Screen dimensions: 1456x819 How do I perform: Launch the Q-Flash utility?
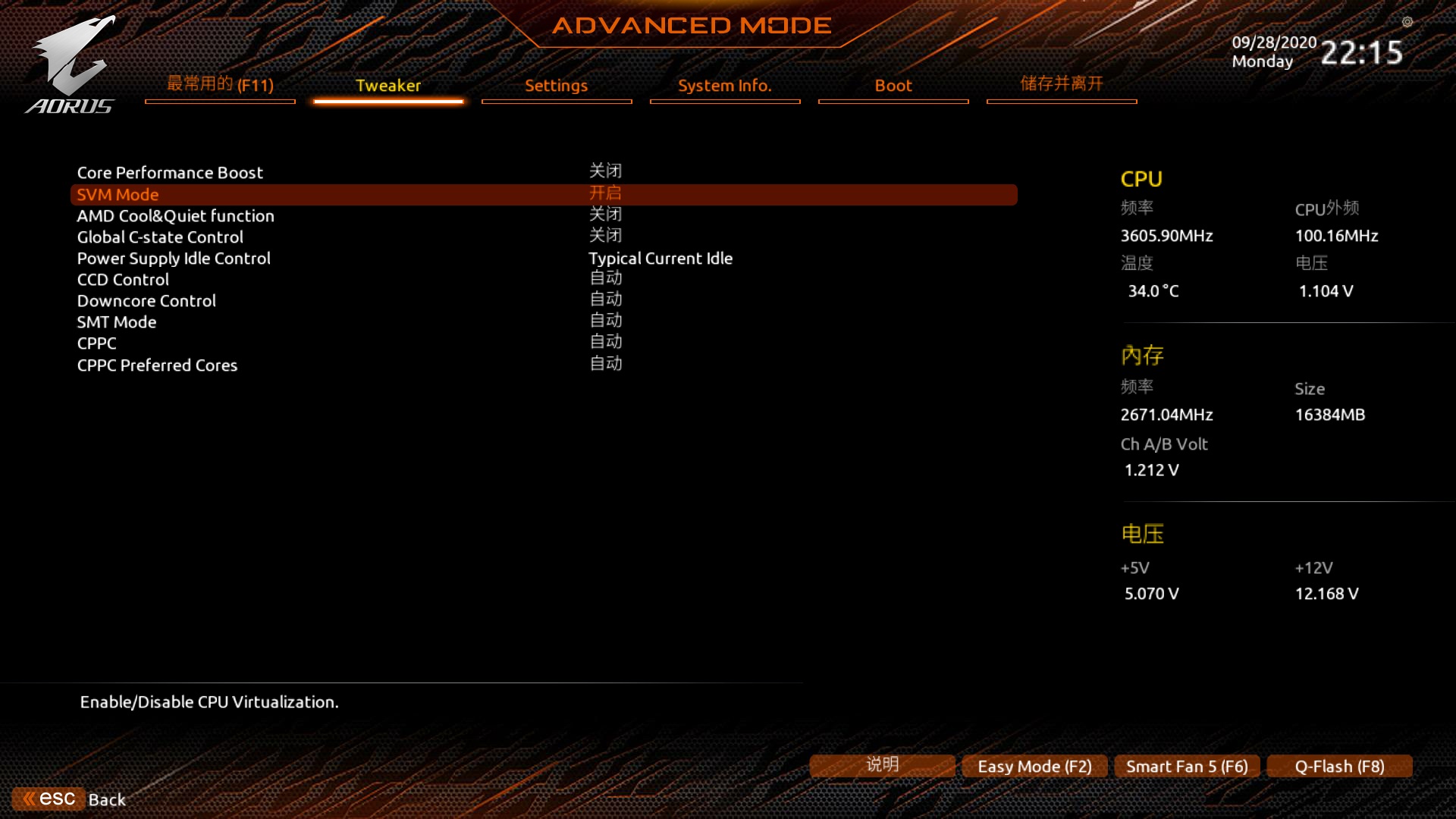(x=1338, y=766)
